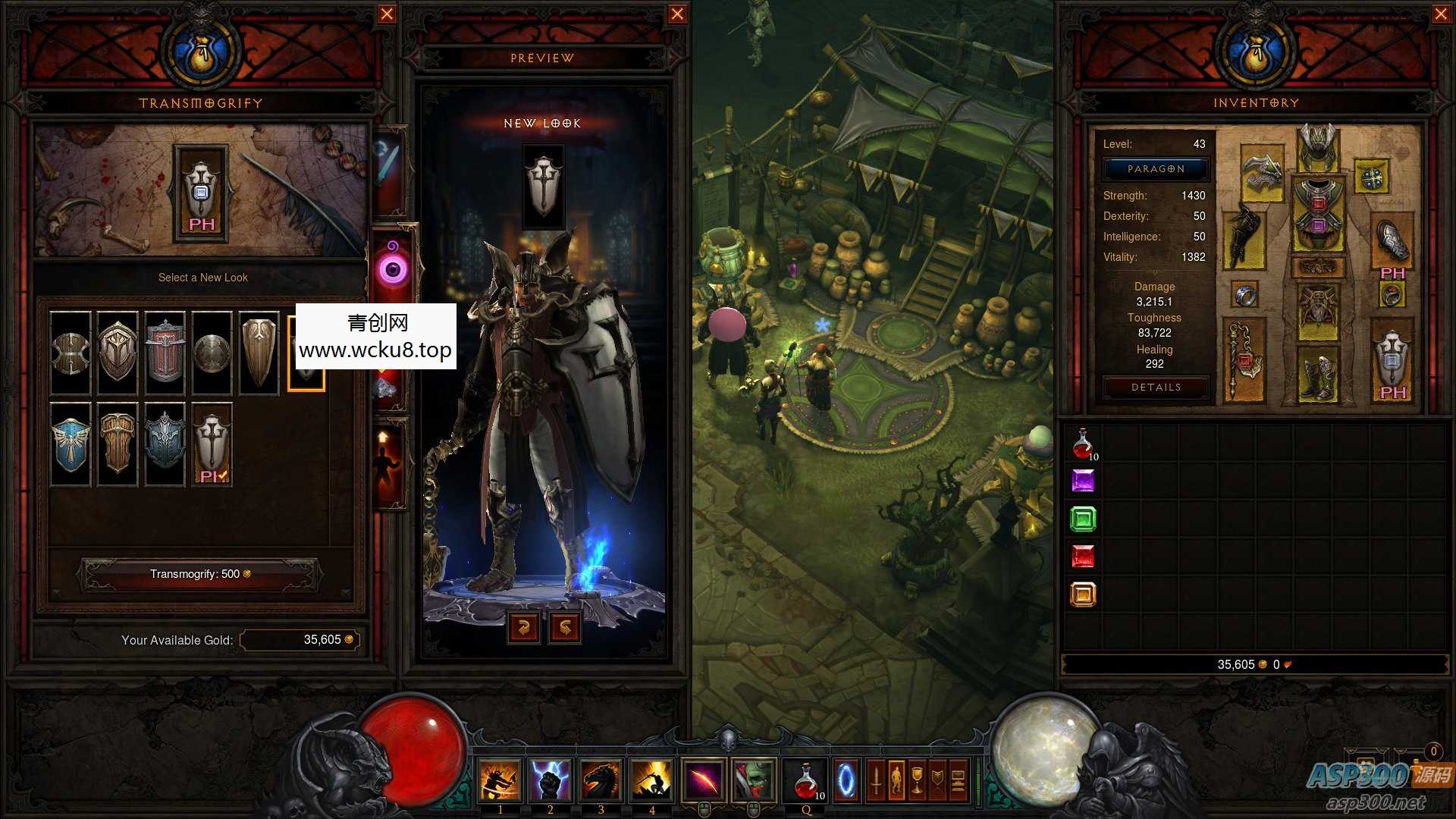Choose the tall bronze kite shield look
Screen dimensions: 1456x819
click(x=259, y=353)
